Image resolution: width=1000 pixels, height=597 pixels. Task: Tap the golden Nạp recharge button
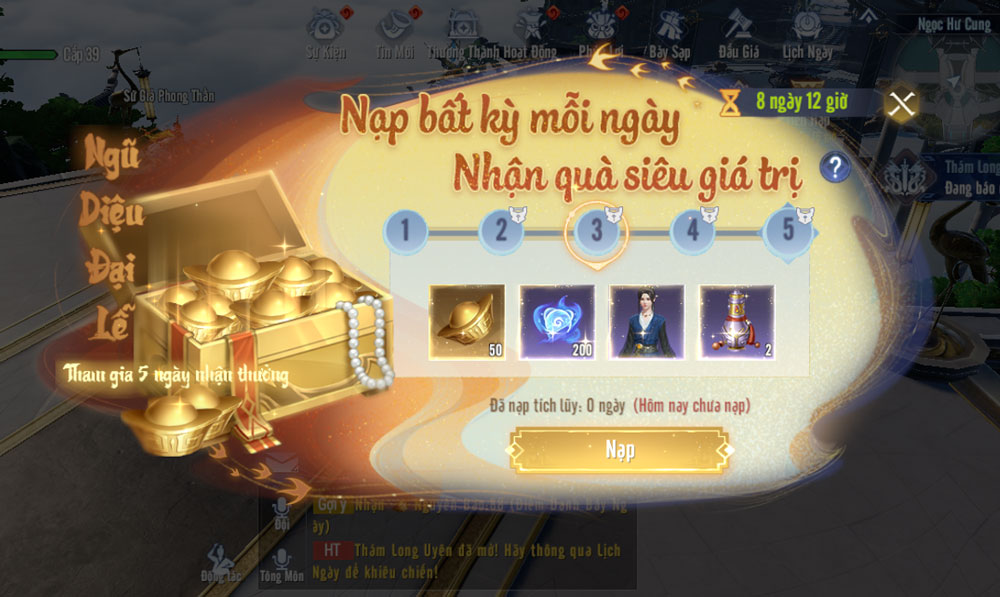(619, 451)
